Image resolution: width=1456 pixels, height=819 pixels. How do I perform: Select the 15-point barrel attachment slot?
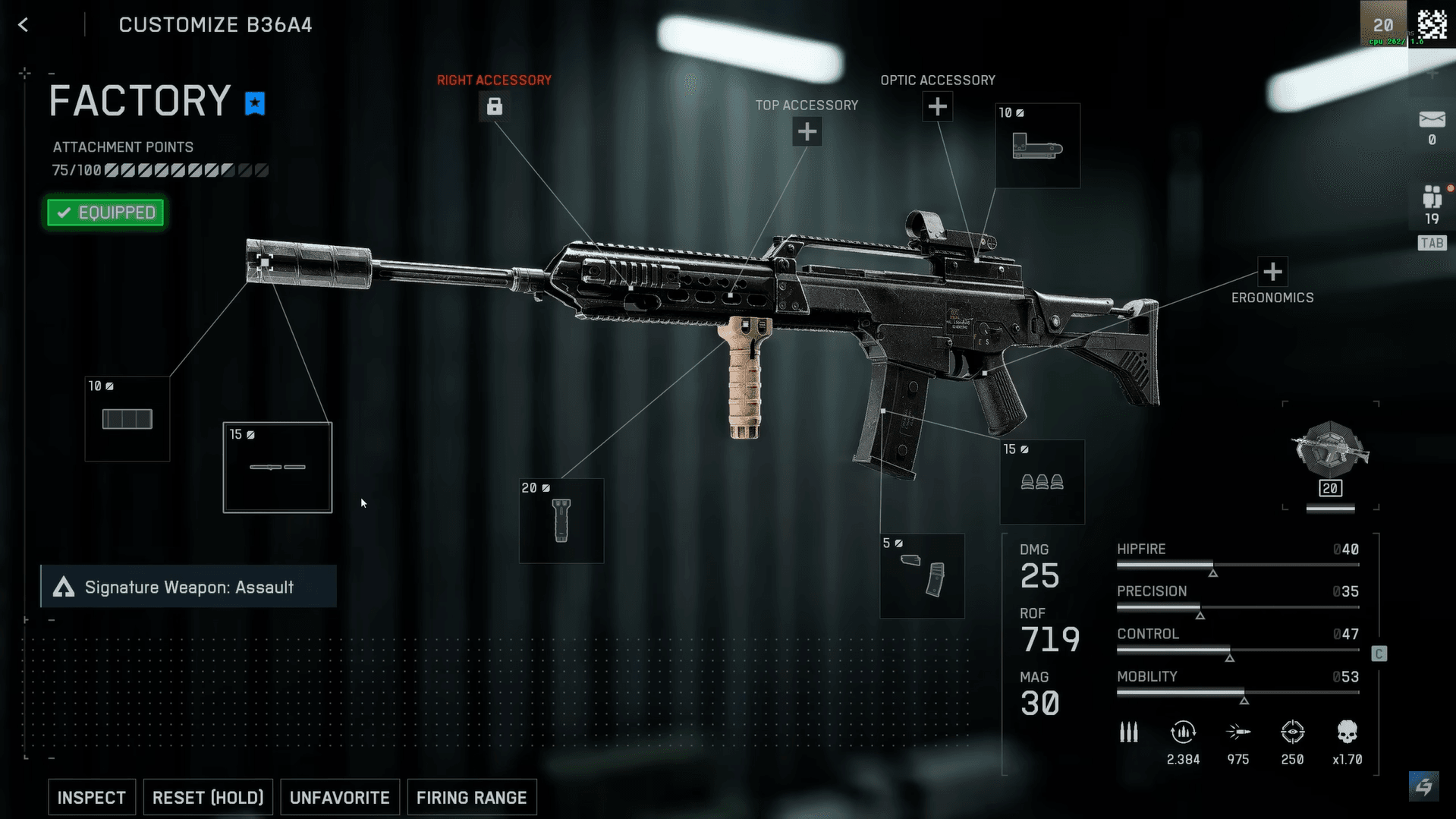point(278,468)
